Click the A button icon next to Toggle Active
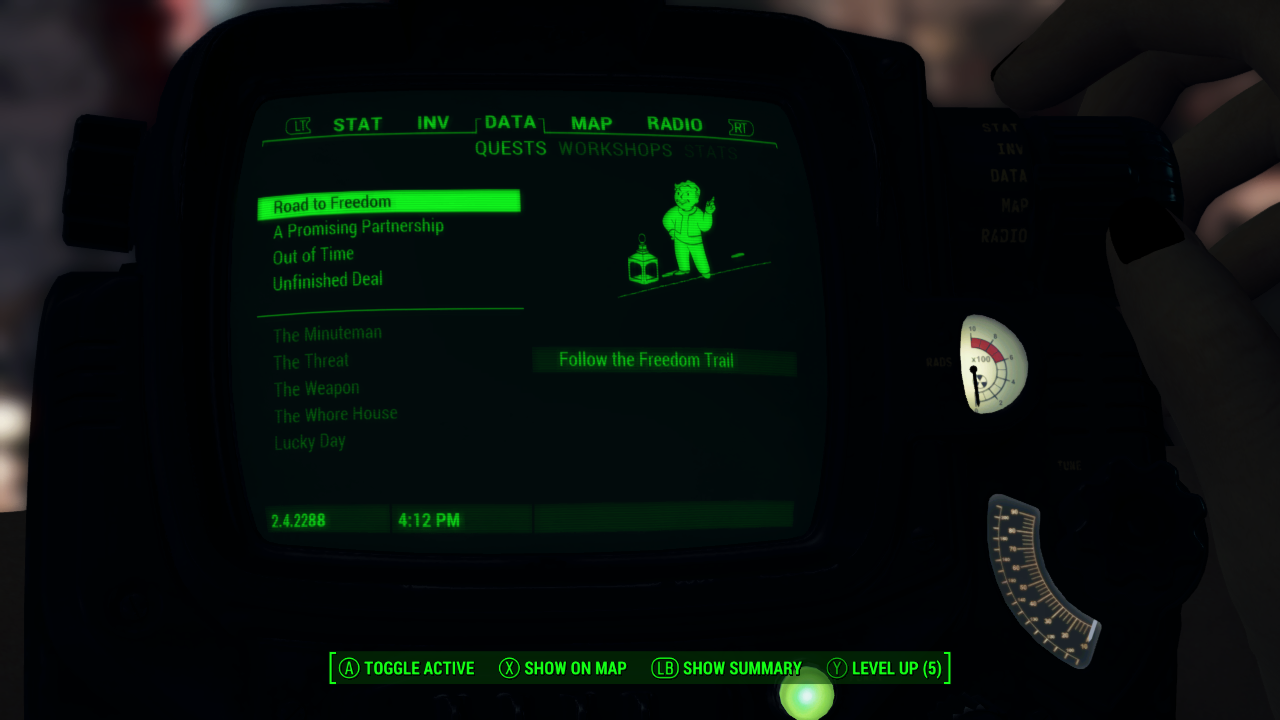 (x=349, y=668)
